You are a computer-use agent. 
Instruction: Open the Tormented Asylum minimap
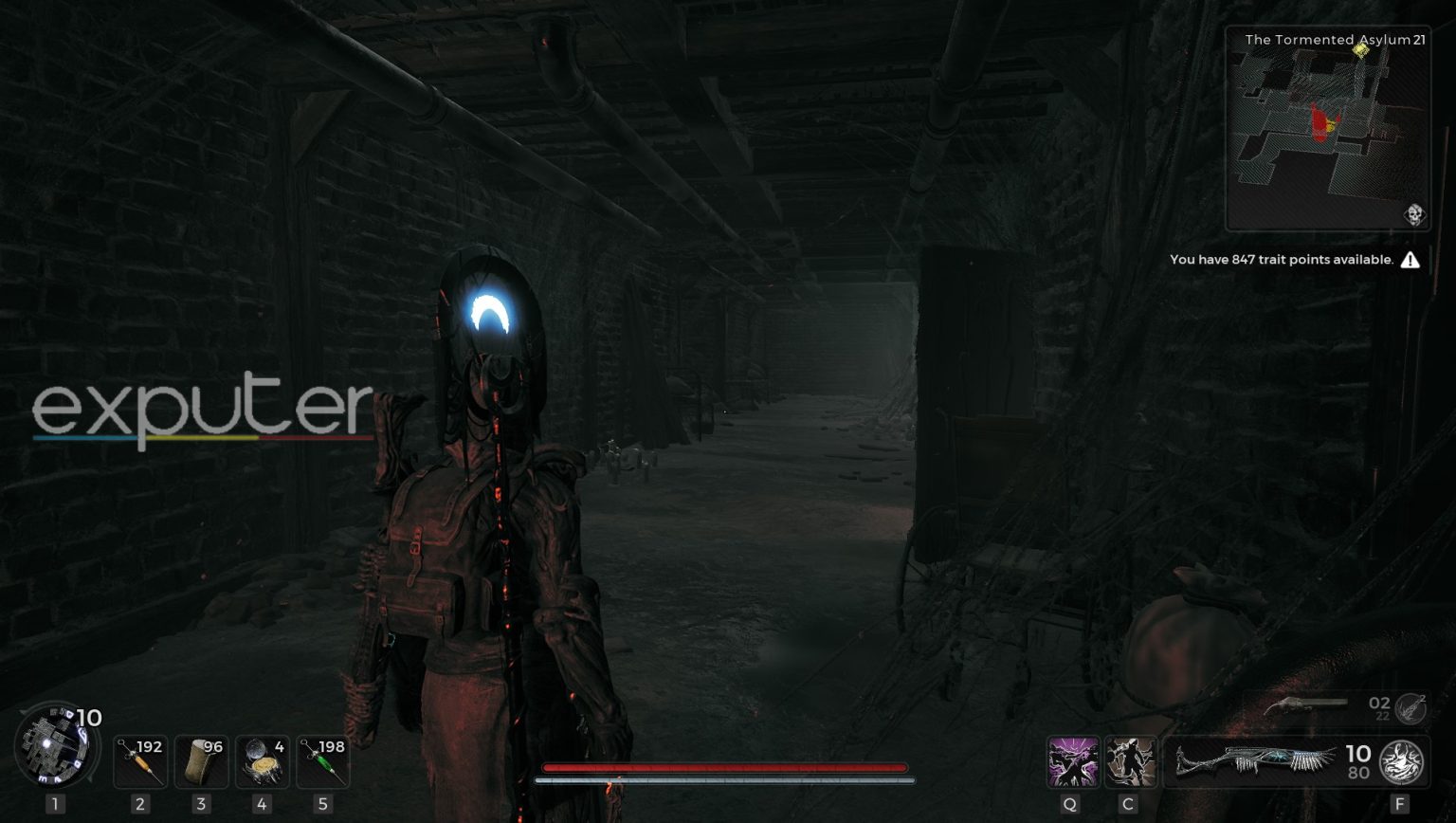coord(1327,133)
